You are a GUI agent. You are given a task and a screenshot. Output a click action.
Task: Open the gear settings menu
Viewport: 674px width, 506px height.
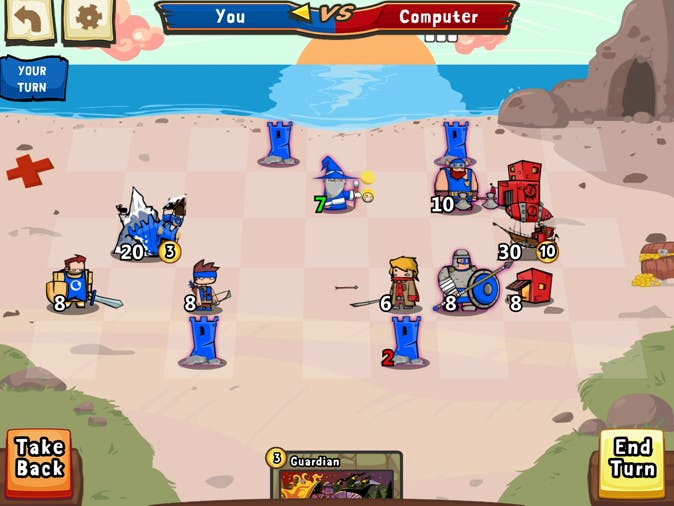pos(88,20)
